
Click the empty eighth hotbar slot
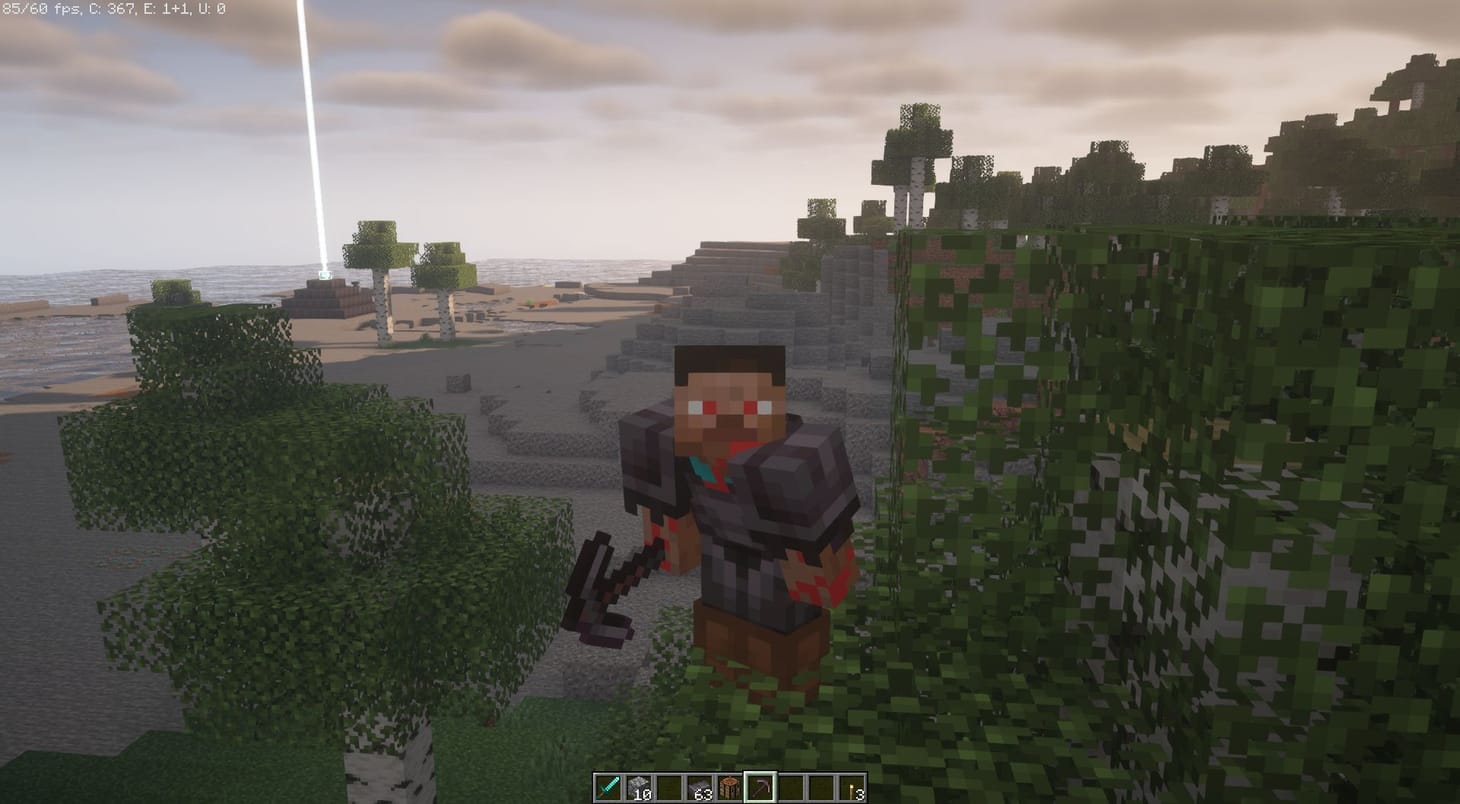click(x=822, y=787)
